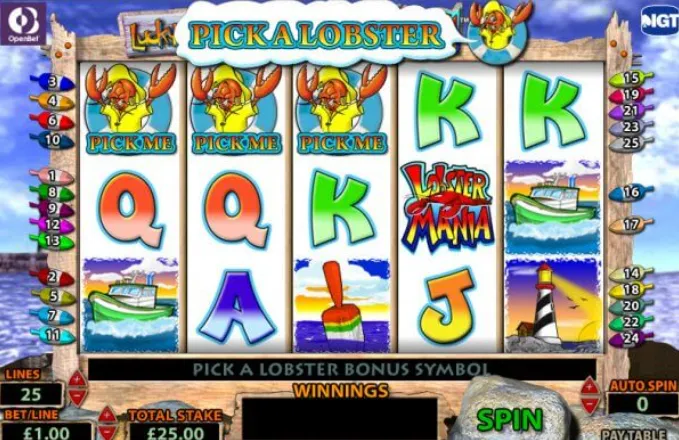Click the IGT logo
Viewport: 679px width, 440px height.
pos(656,20)
